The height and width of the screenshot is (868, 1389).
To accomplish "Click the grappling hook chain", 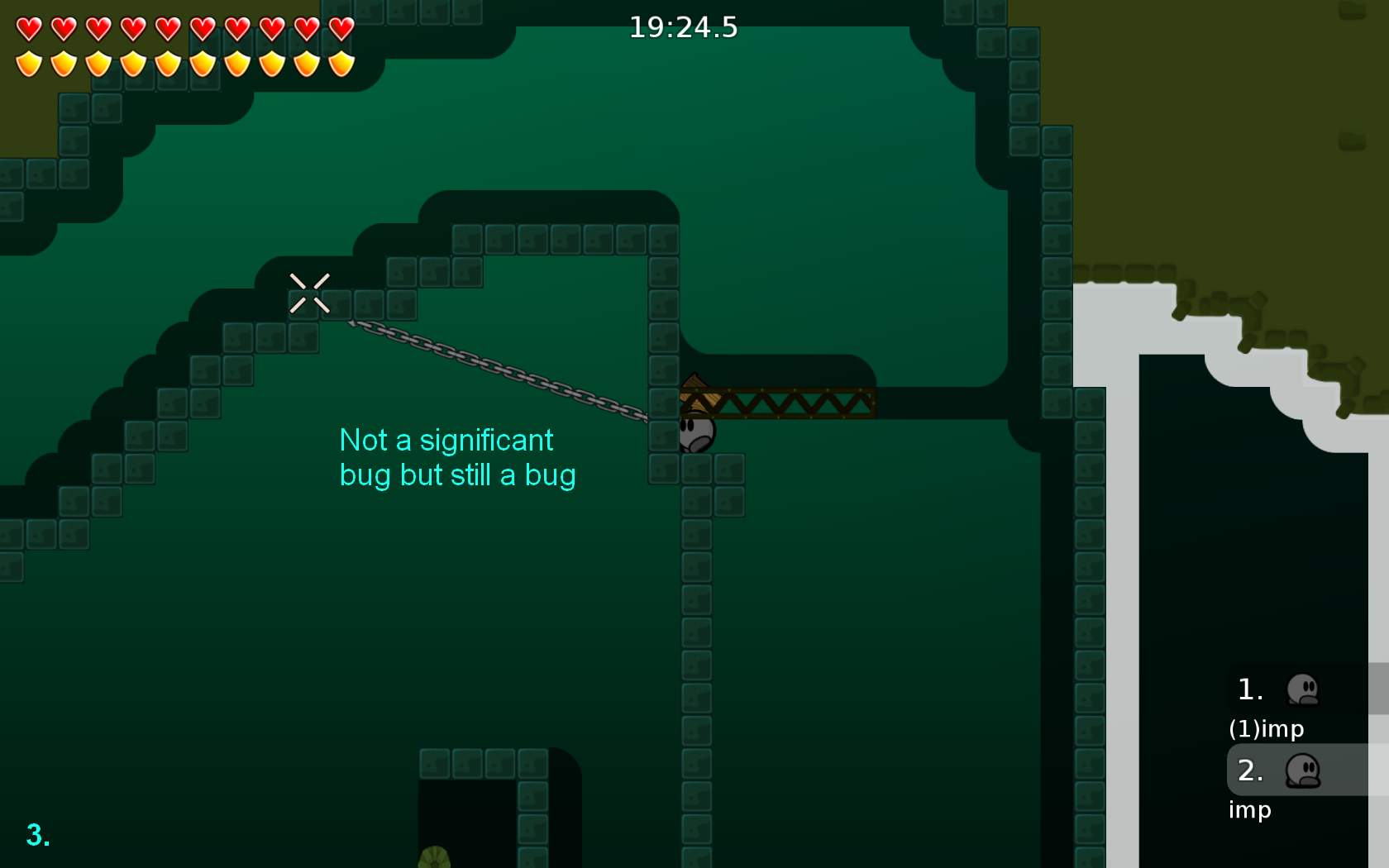I will [x=496, y=368].
